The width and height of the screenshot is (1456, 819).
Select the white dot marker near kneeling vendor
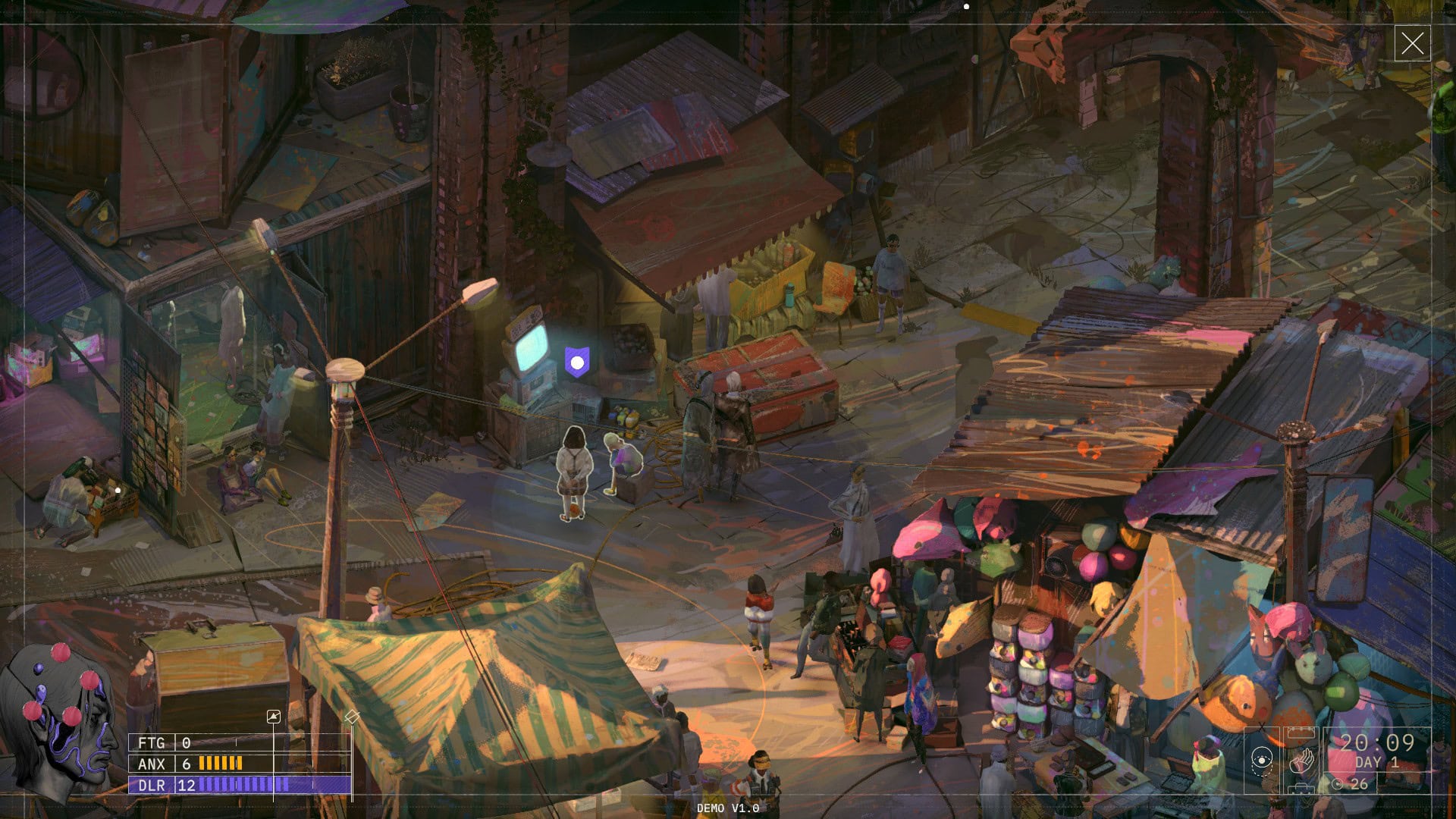pos(118,491)
